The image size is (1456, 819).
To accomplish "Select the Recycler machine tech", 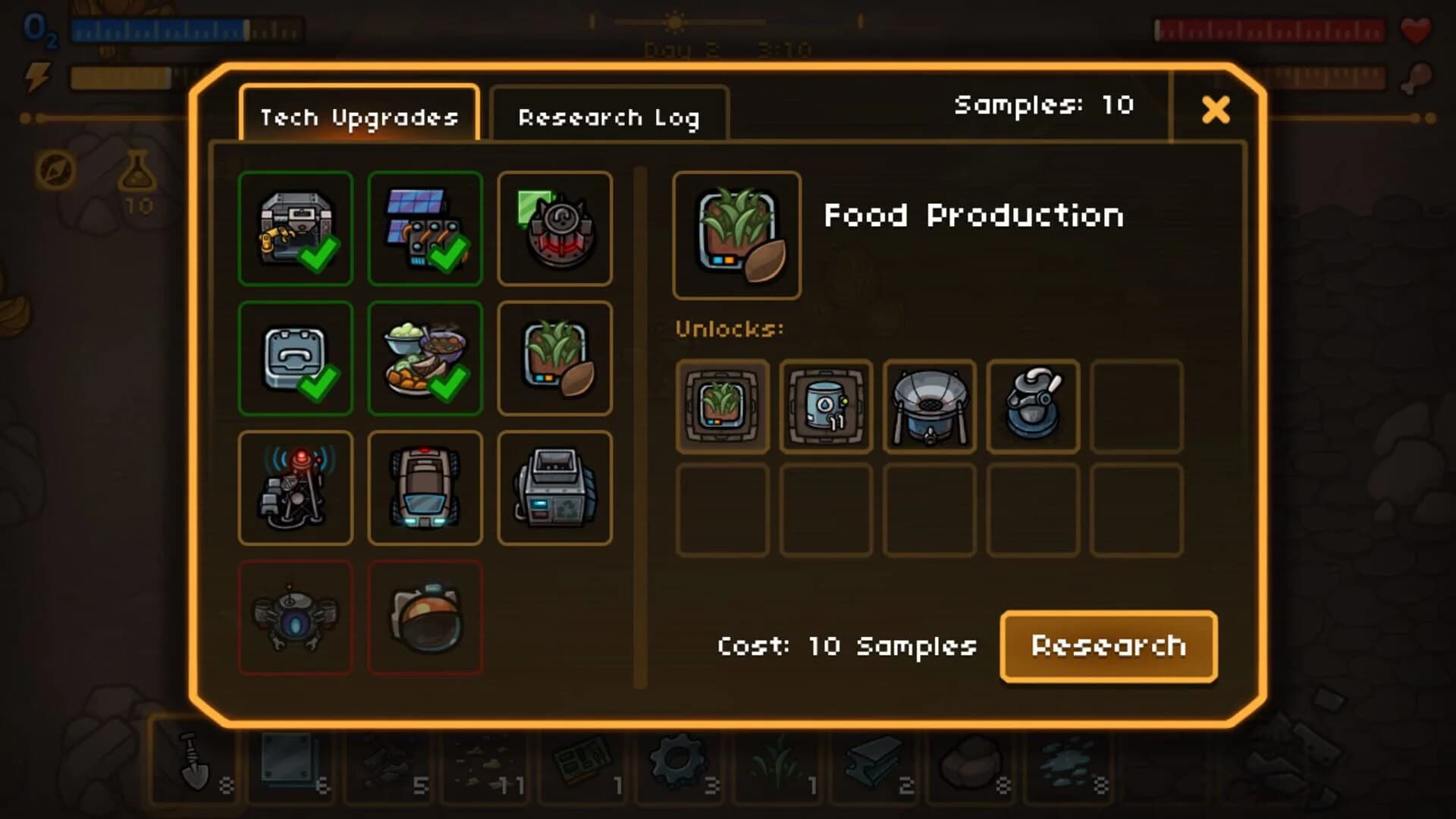I will [556, 488].
